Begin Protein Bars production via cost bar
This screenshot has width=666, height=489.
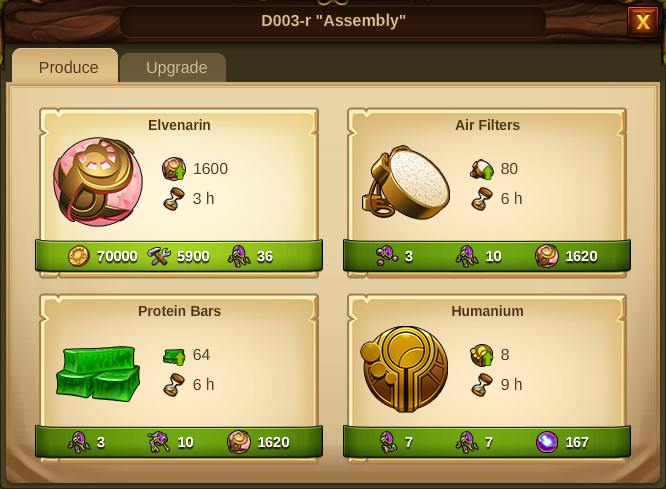[x=179, y=442]
